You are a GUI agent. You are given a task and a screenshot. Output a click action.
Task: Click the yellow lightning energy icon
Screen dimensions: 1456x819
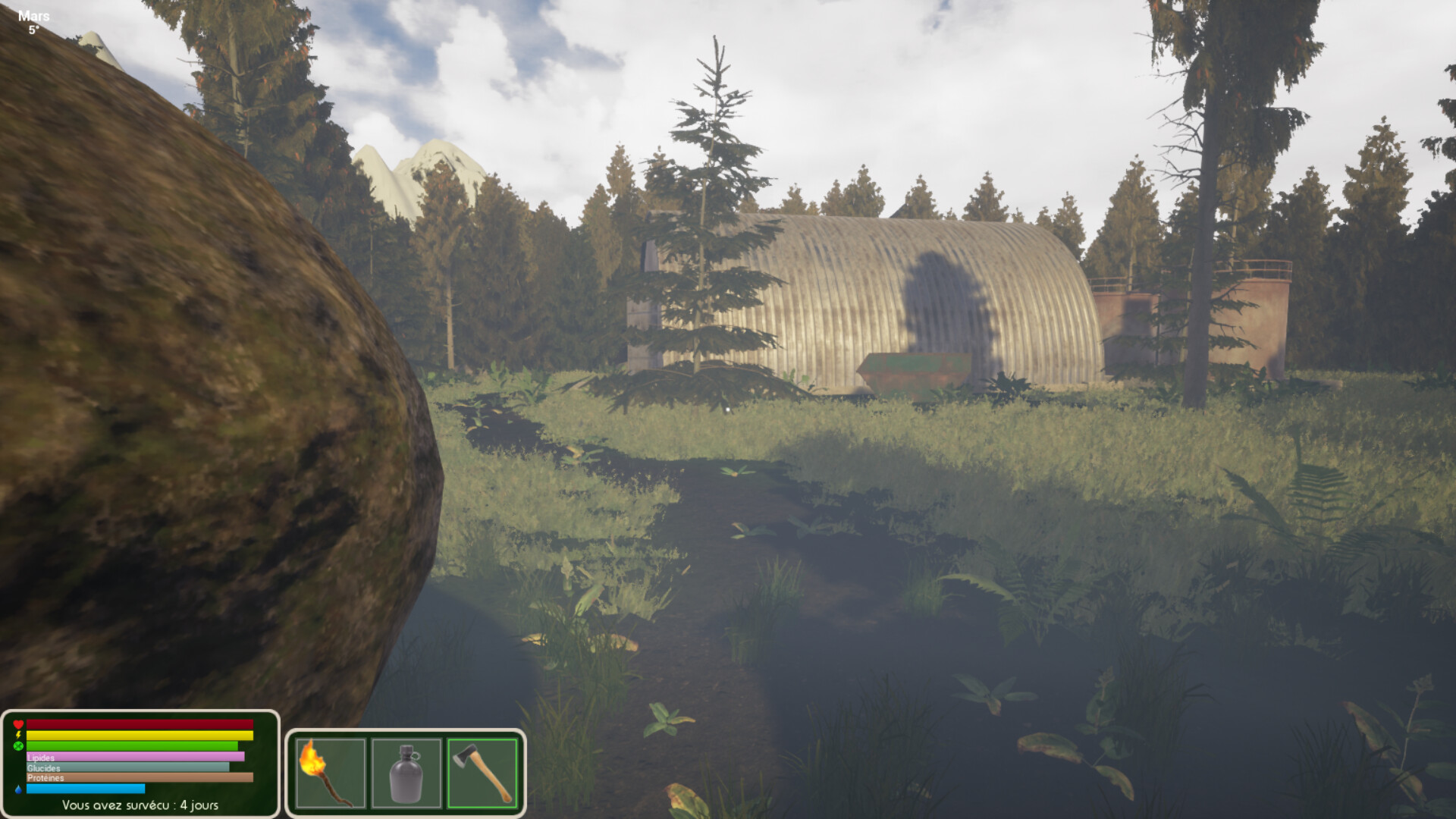pyautogui.click(x=17, y=735)
